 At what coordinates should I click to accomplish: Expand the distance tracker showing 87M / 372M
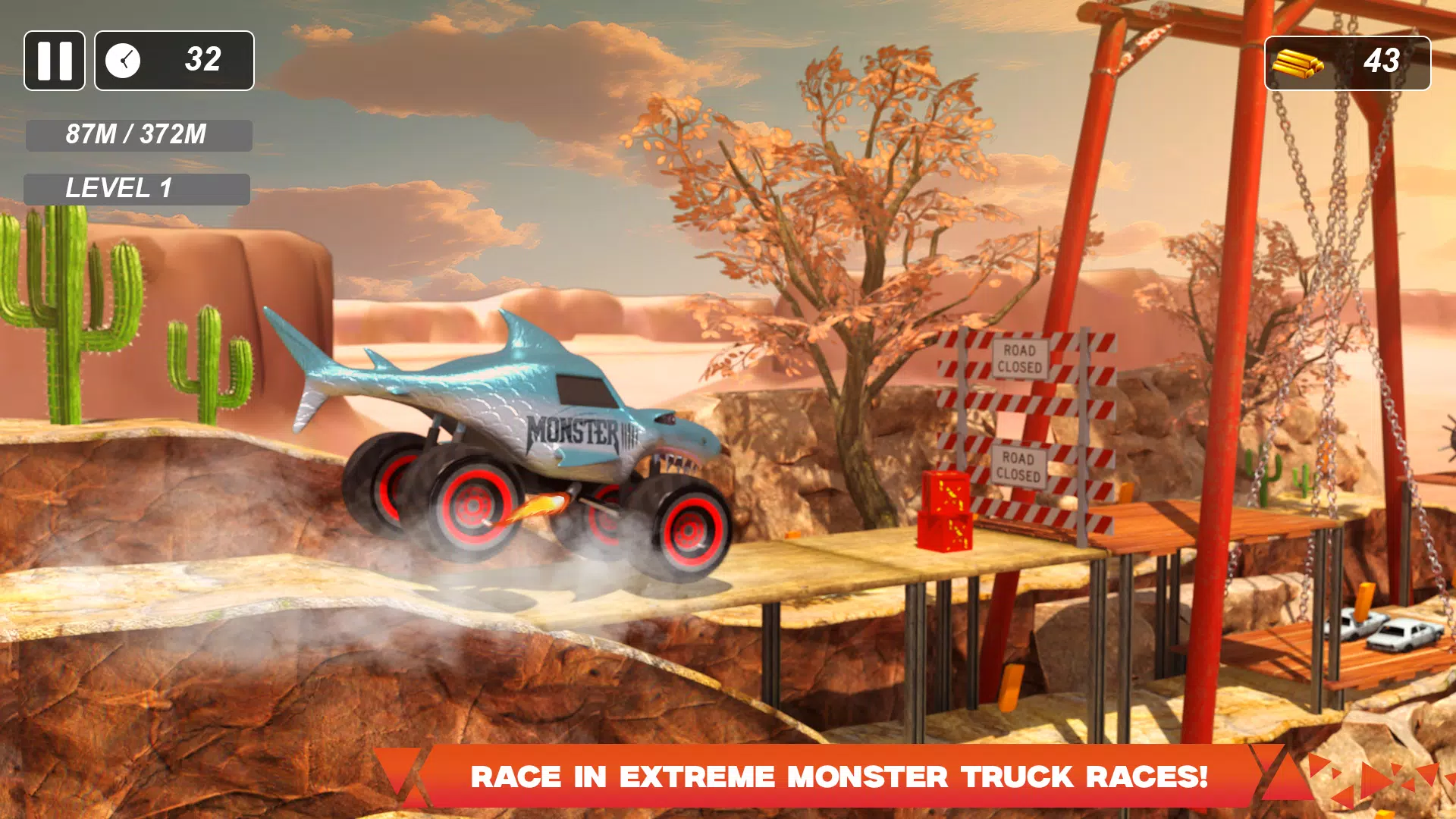click(x=137, y=135)
